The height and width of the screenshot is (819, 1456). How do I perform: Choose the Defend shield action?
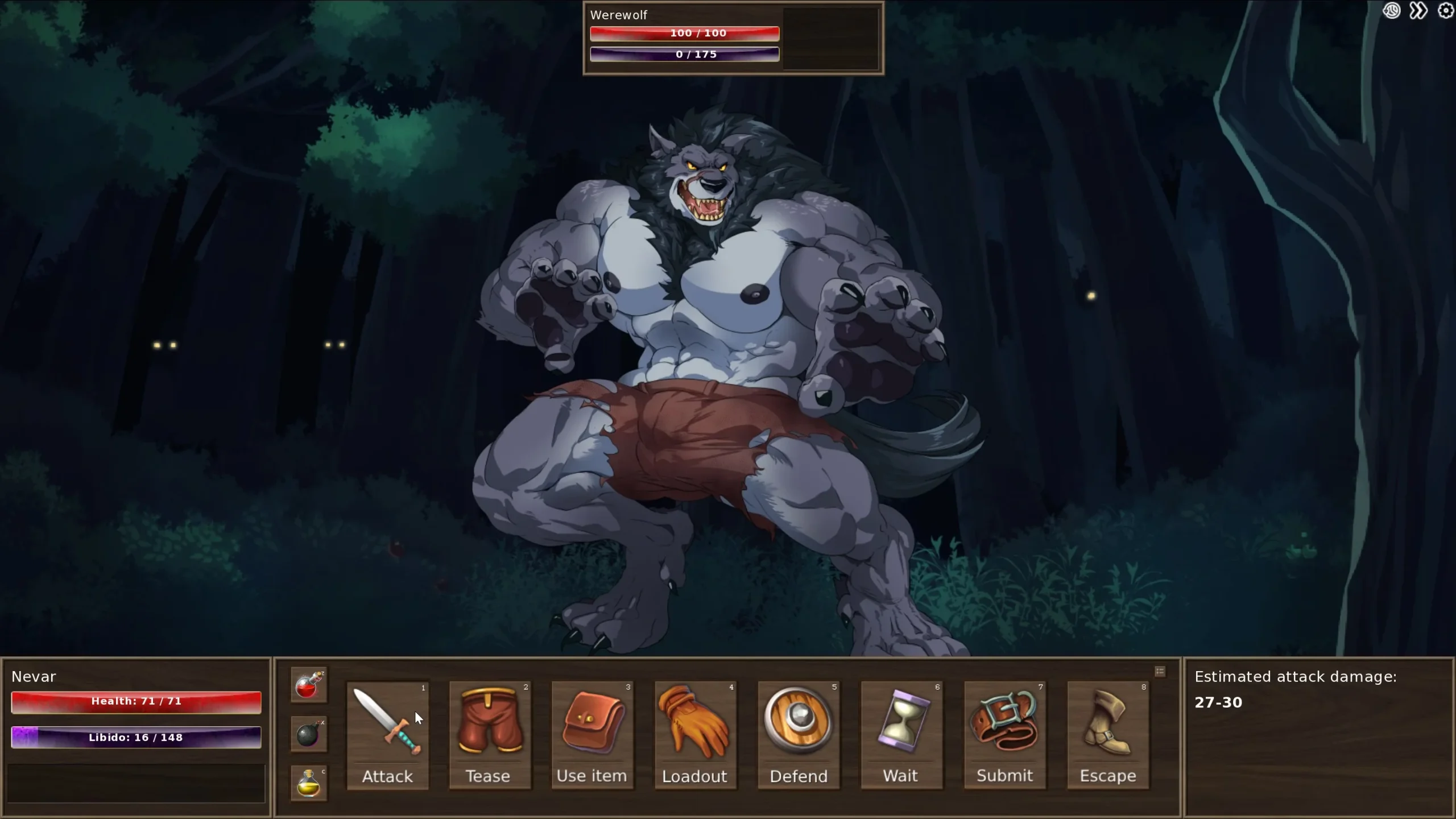(799, 735)
